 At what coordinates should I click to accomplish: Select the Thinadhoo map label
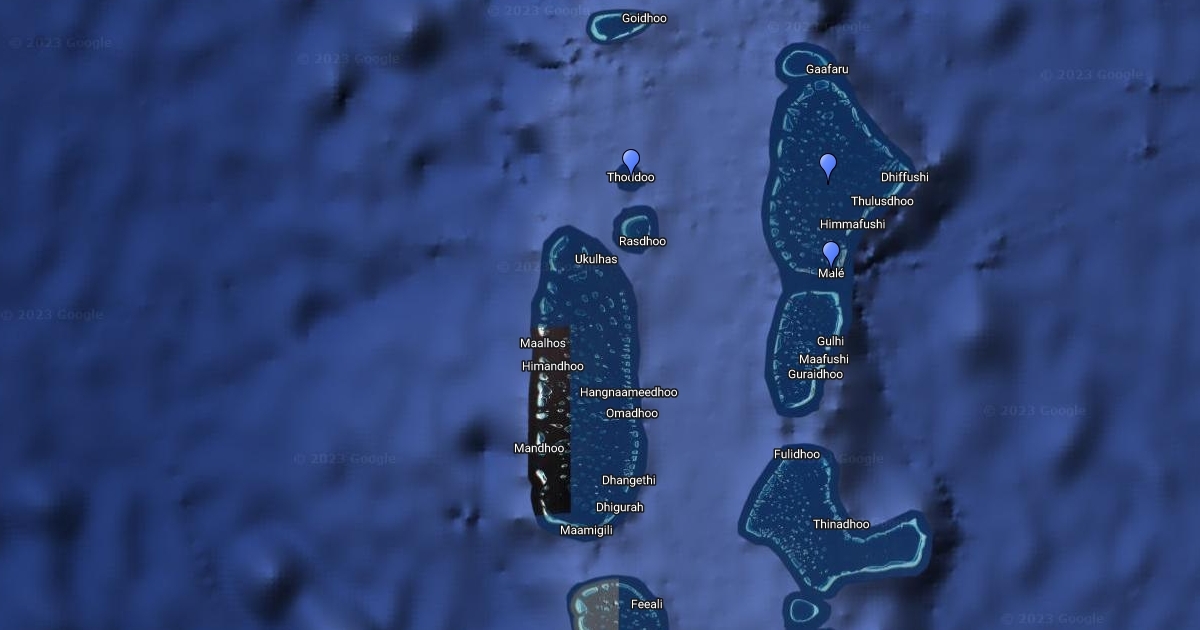click(x=841, y=524)
